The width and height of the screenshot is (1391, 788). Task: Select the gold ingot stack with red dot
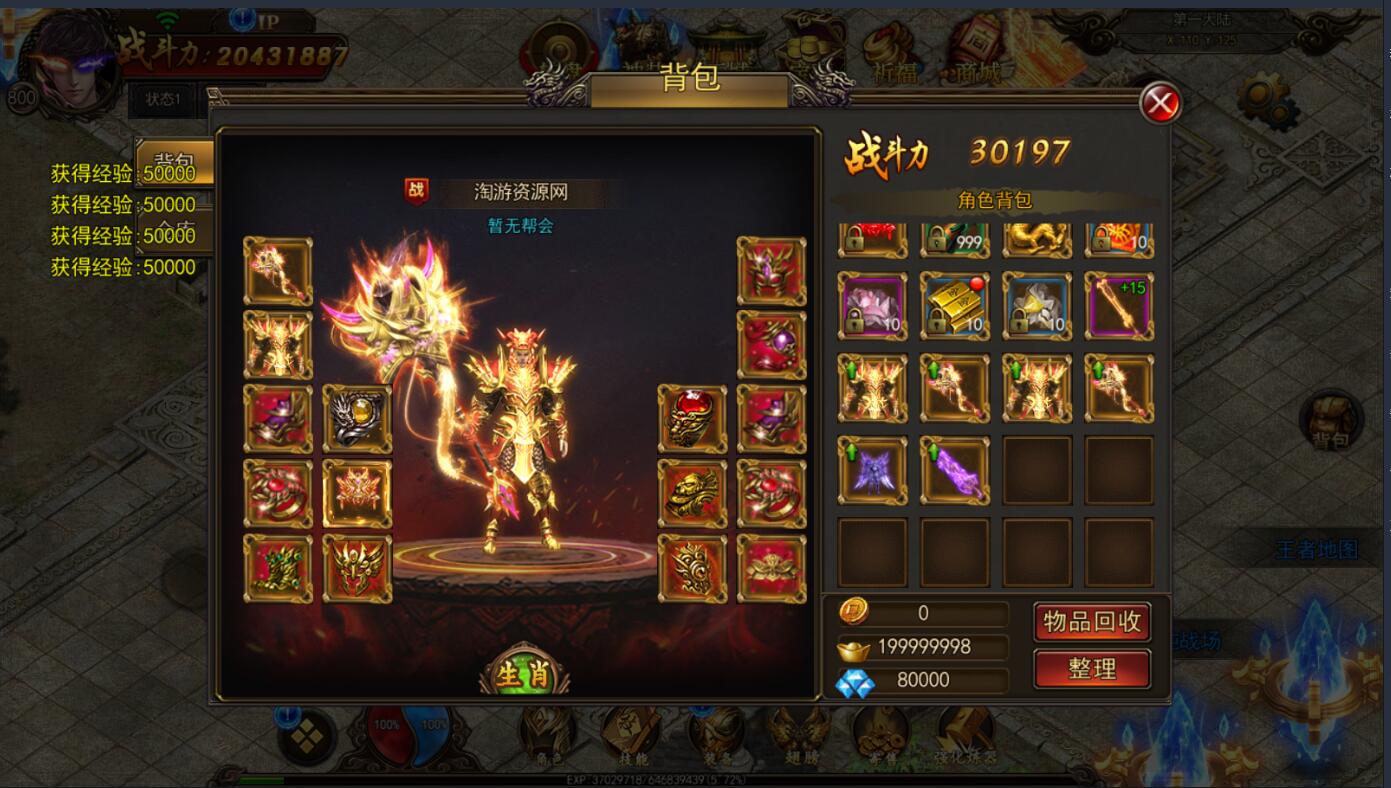[x=954, y=306]
